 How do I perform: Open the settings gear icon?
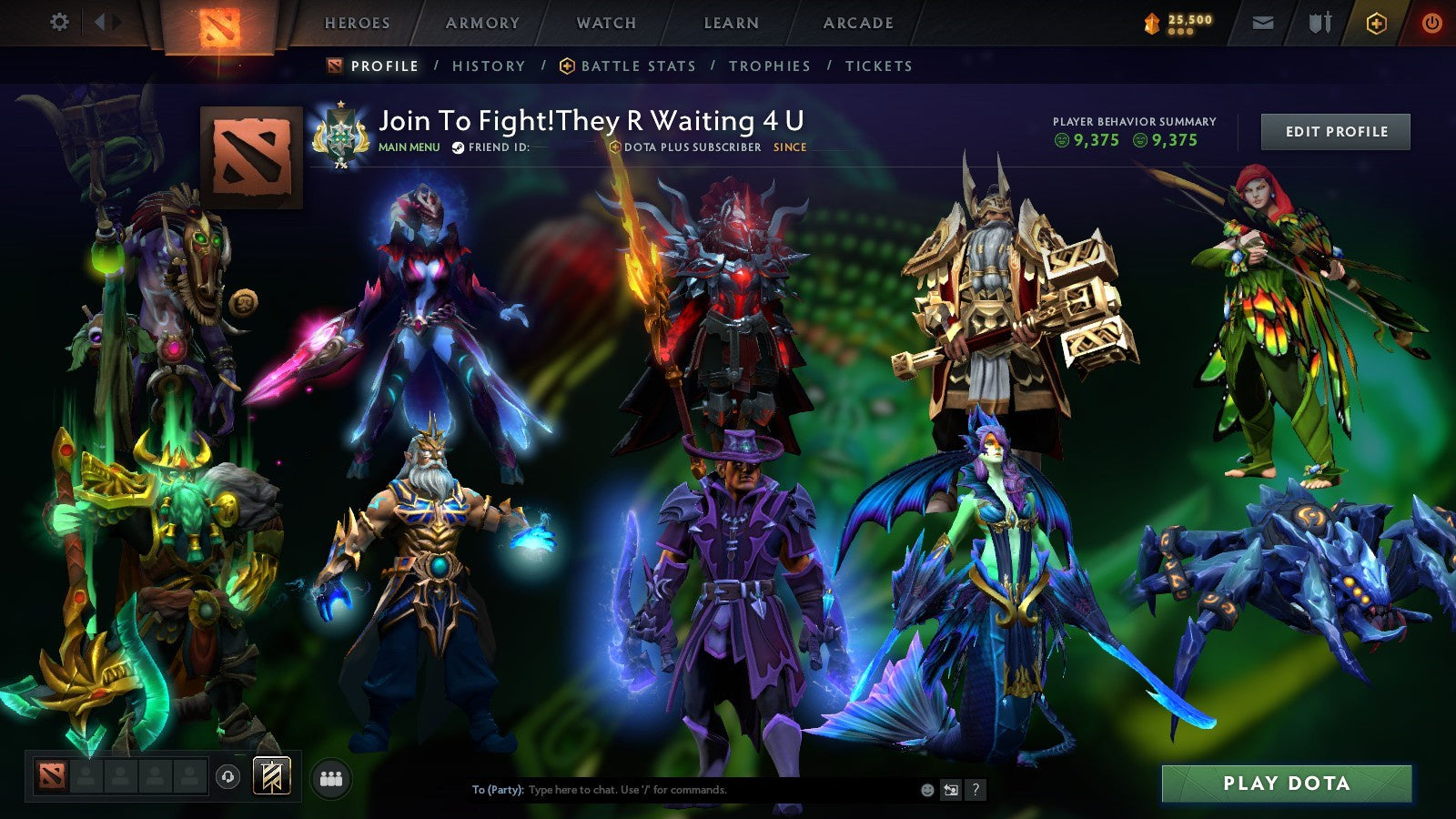click(59, 22)
